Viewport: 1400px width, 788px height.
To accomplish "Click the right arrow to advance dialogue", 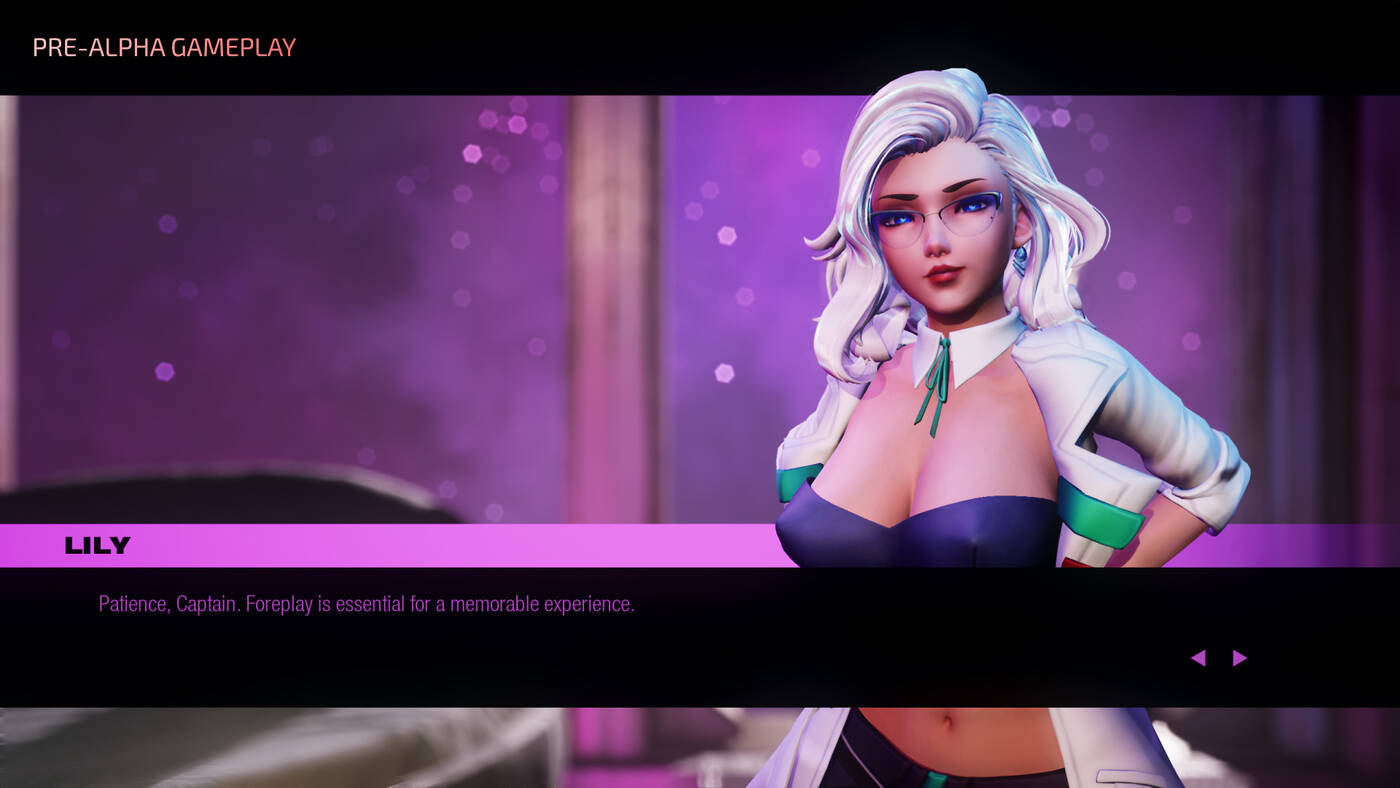I will tap(1240, 657).
